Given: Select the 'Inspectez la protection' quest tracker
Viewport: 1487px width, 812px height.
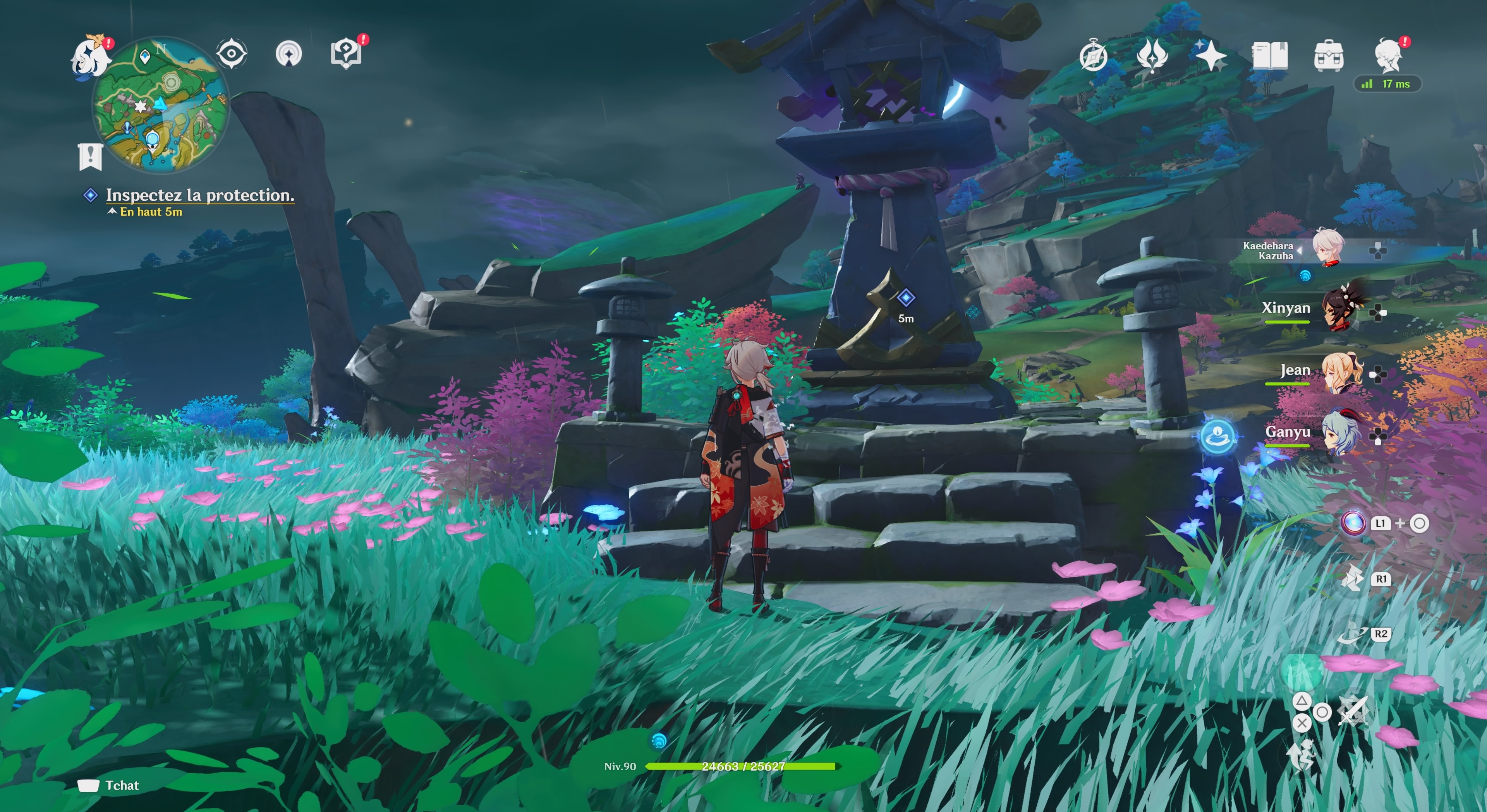Looking at the screenshot, I should [200, 195].
